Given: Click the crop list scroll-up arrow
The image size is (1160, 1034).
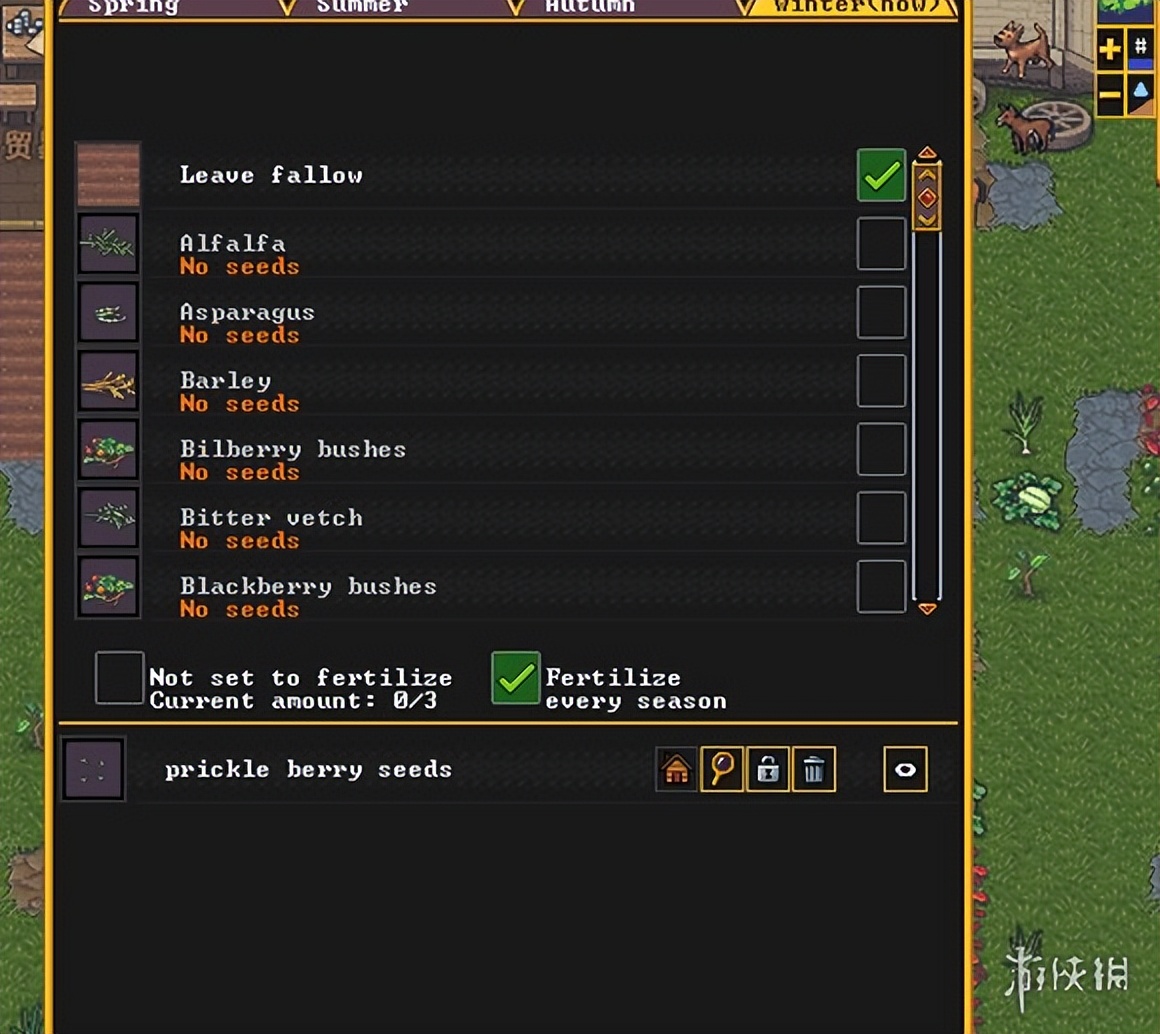Looking at the screenshot, I should point(927,154).
